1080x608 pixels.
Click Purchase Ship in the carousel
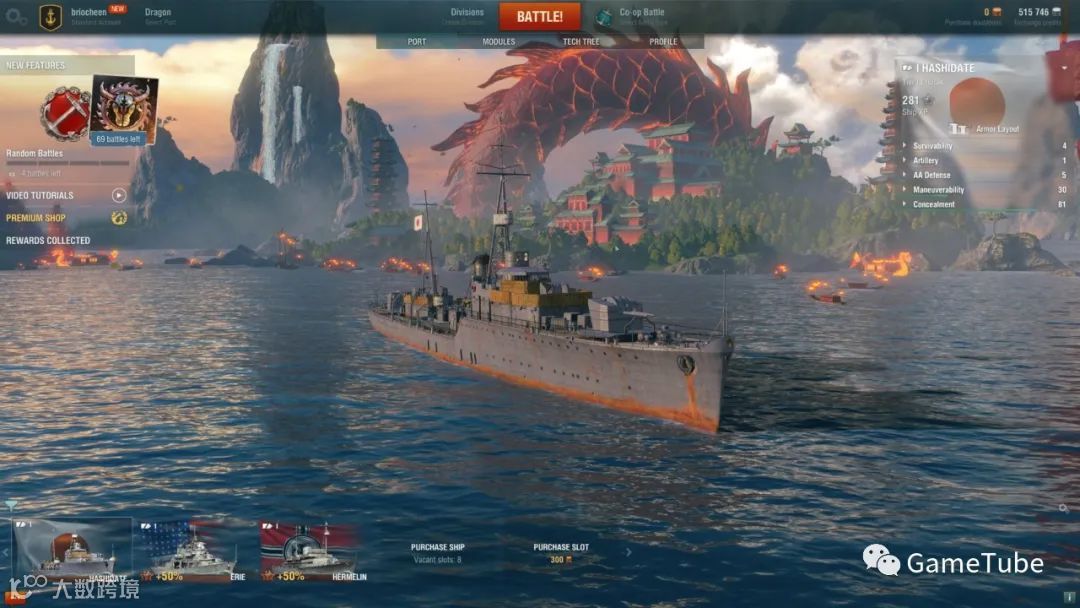point(438,553)
